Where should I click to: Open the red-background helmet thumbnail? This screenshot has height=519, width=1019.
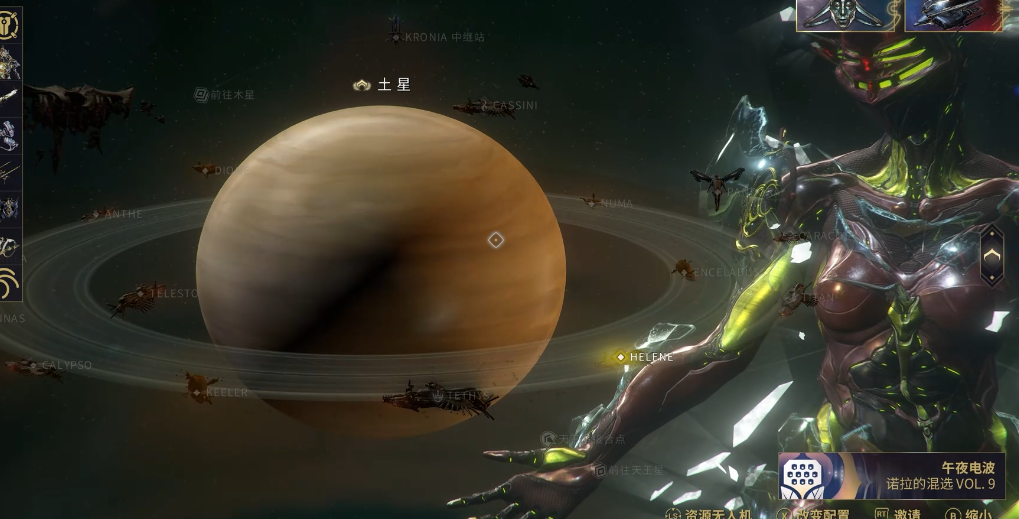950,16
